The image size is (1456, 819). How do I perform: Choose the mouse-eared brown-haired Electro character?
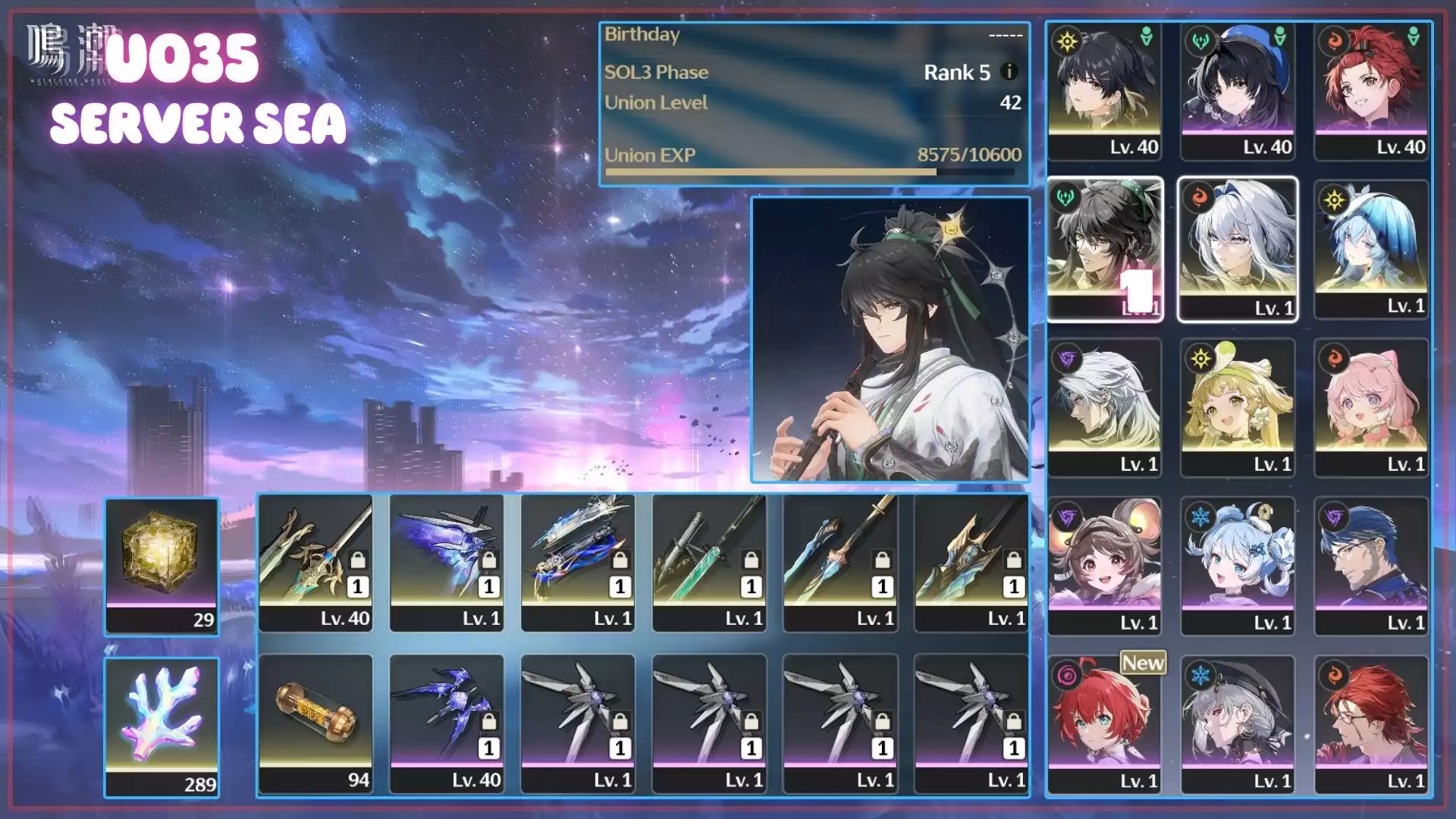1104,566
